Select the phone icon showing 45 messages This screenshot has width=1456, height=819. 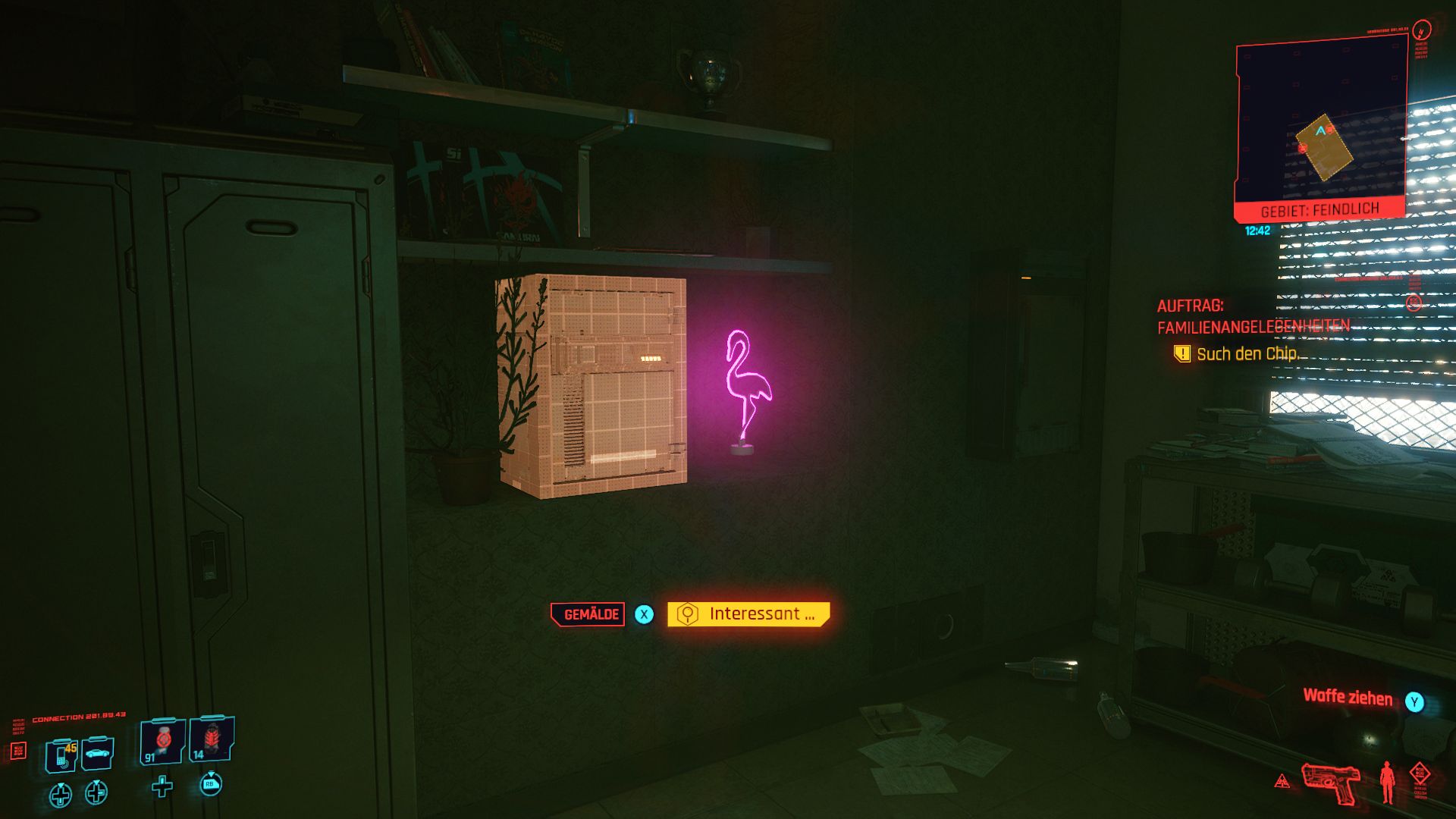pyautogui.click(x=59, y=753)
